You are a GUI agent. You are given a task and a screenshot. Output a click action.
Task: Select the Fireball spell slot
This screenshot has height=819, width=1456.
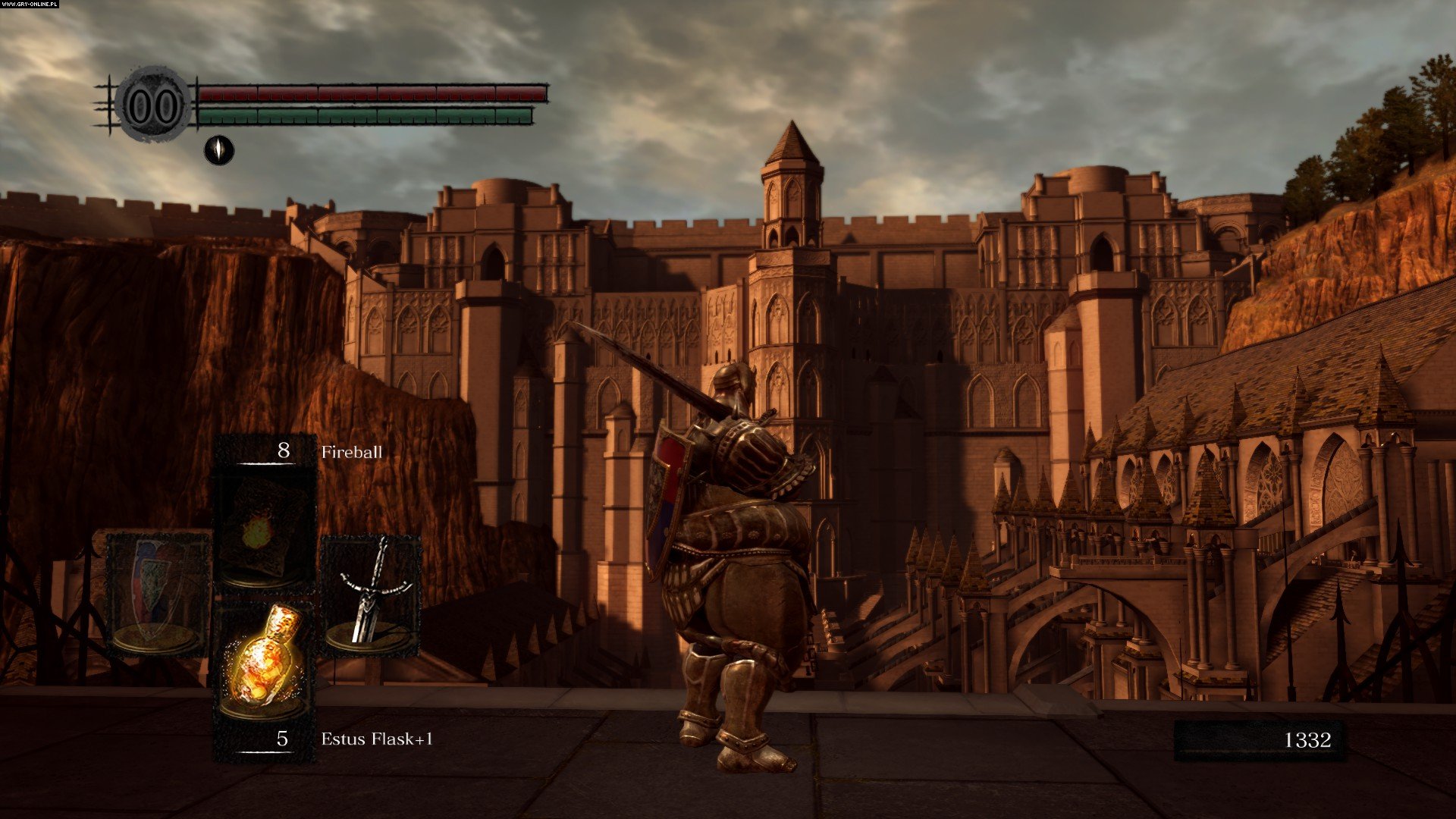265,528
